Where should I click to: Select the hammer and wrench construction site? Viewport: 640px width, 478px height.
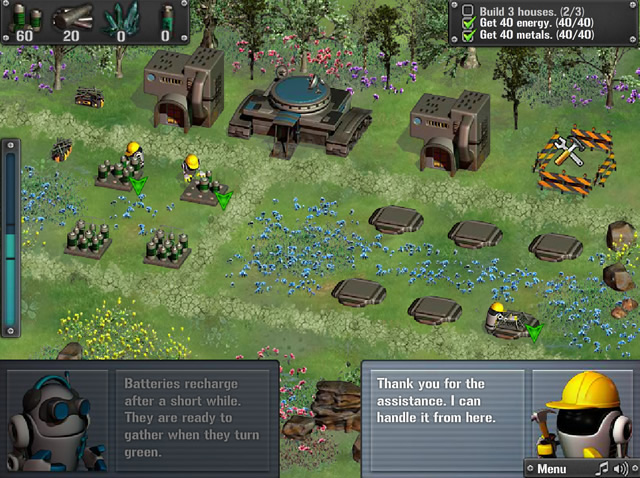tap(568, 157)
